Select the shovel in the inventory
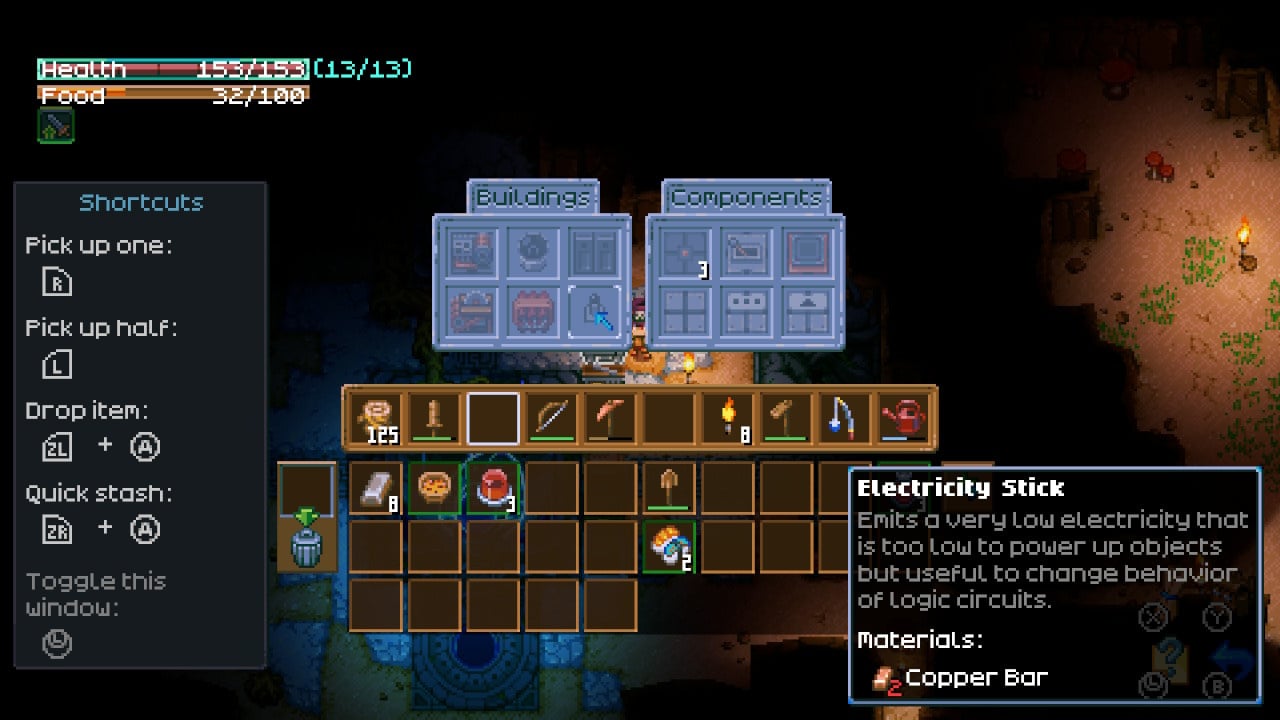The image size is (1280, 720). point(669,489)
